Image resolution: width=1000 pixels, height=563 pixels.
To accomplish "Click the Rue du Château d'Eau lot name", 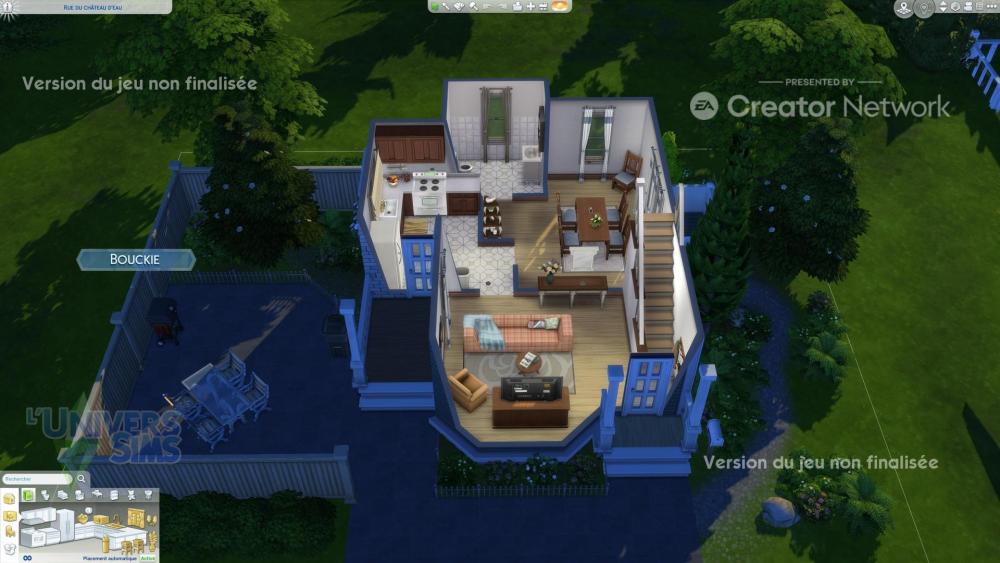I will pyautogui.click(x=85, y=7).
